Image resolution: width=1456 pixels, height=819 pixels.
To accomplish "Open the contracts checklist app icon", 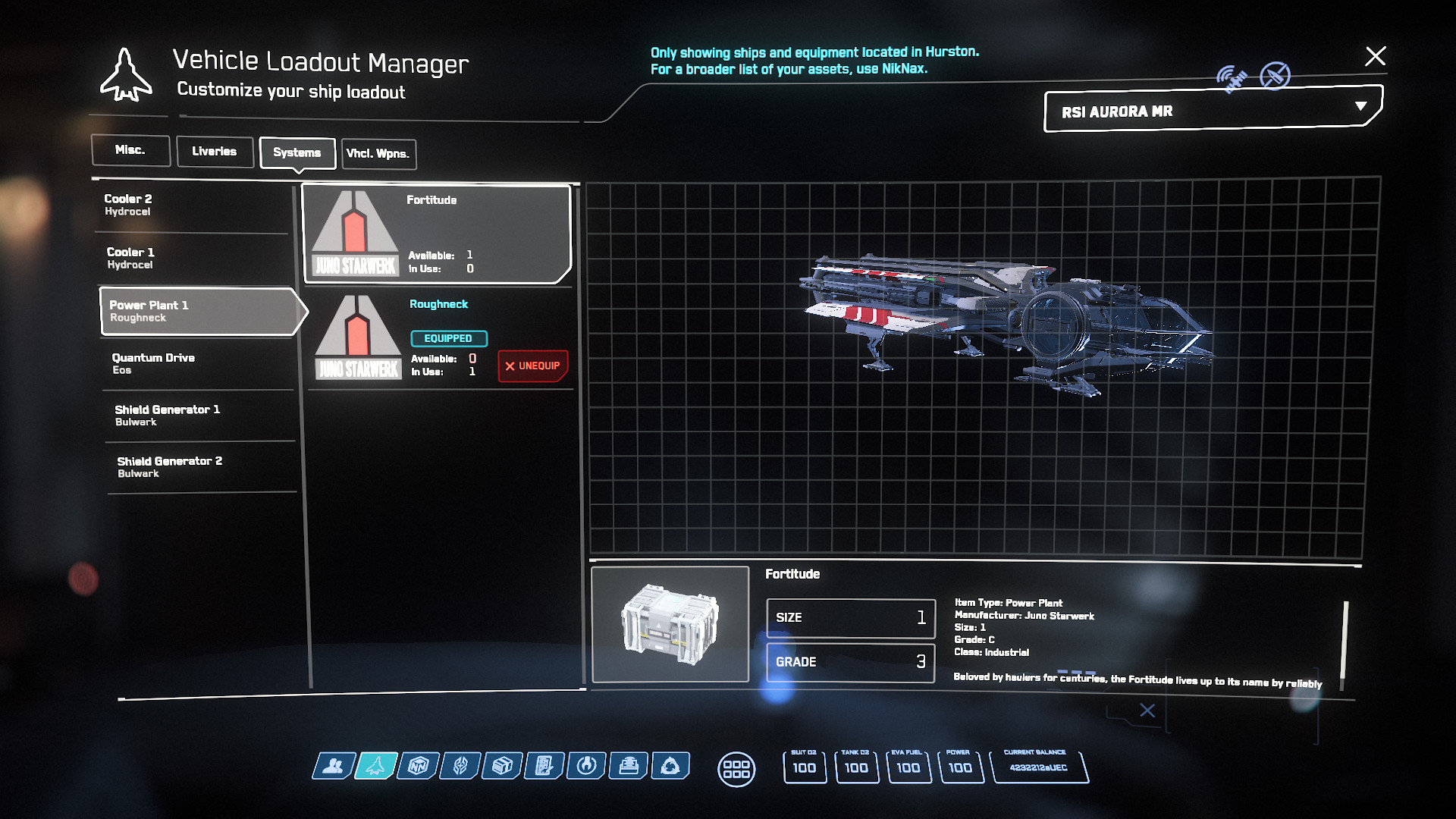I will pos(544,767).
